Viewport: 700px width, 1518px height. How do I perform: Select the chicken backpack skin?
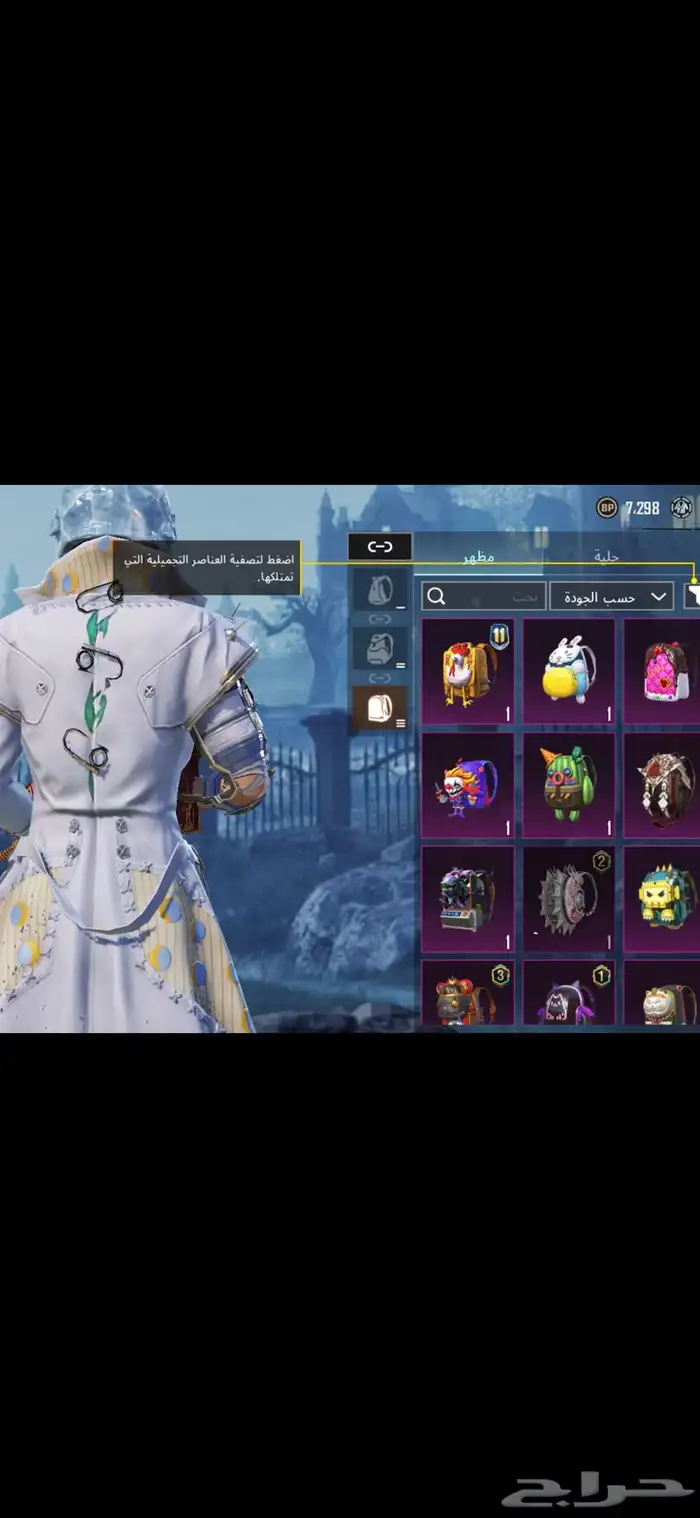click(468, 671)
